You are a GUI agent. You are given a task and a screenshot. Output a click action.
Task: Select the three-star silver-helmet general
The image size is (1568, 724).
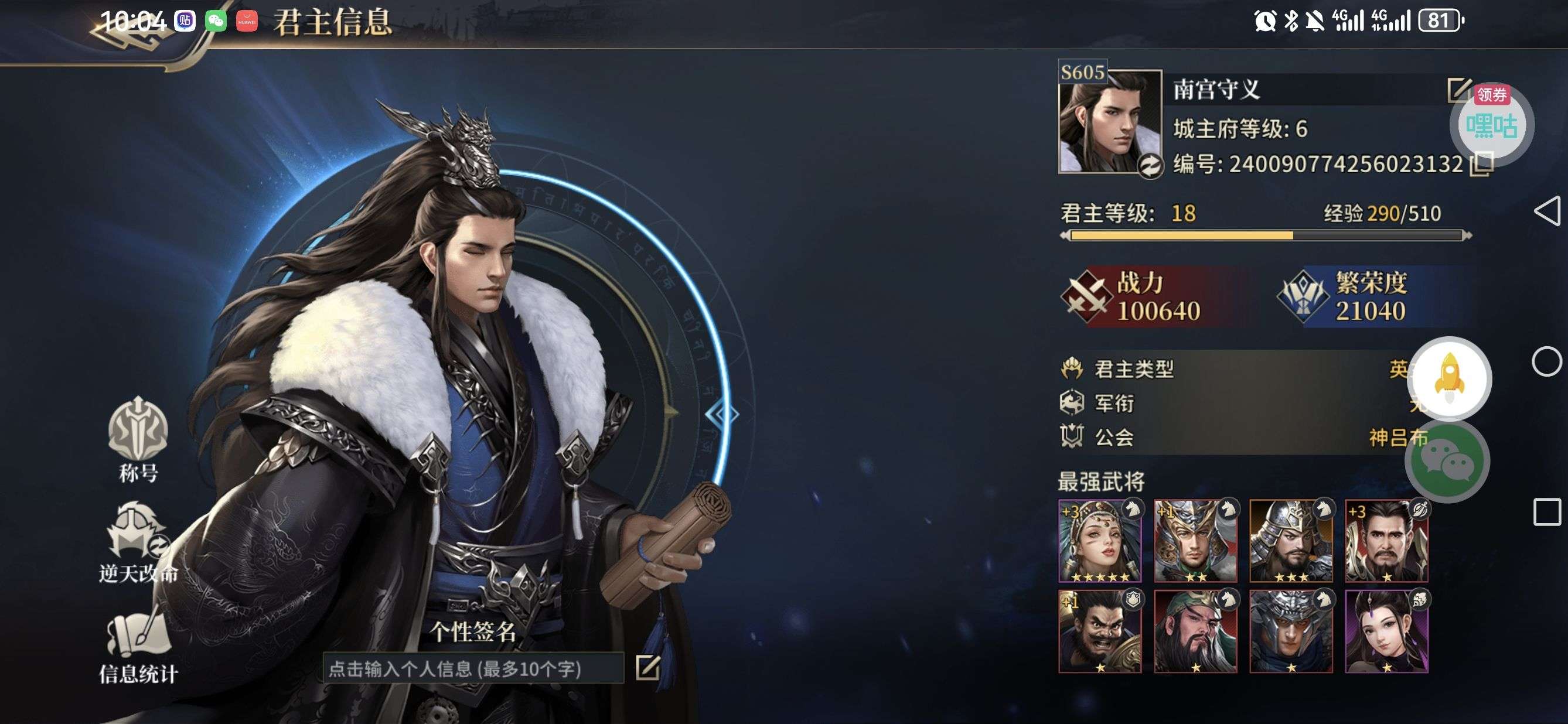point(1290,541)
